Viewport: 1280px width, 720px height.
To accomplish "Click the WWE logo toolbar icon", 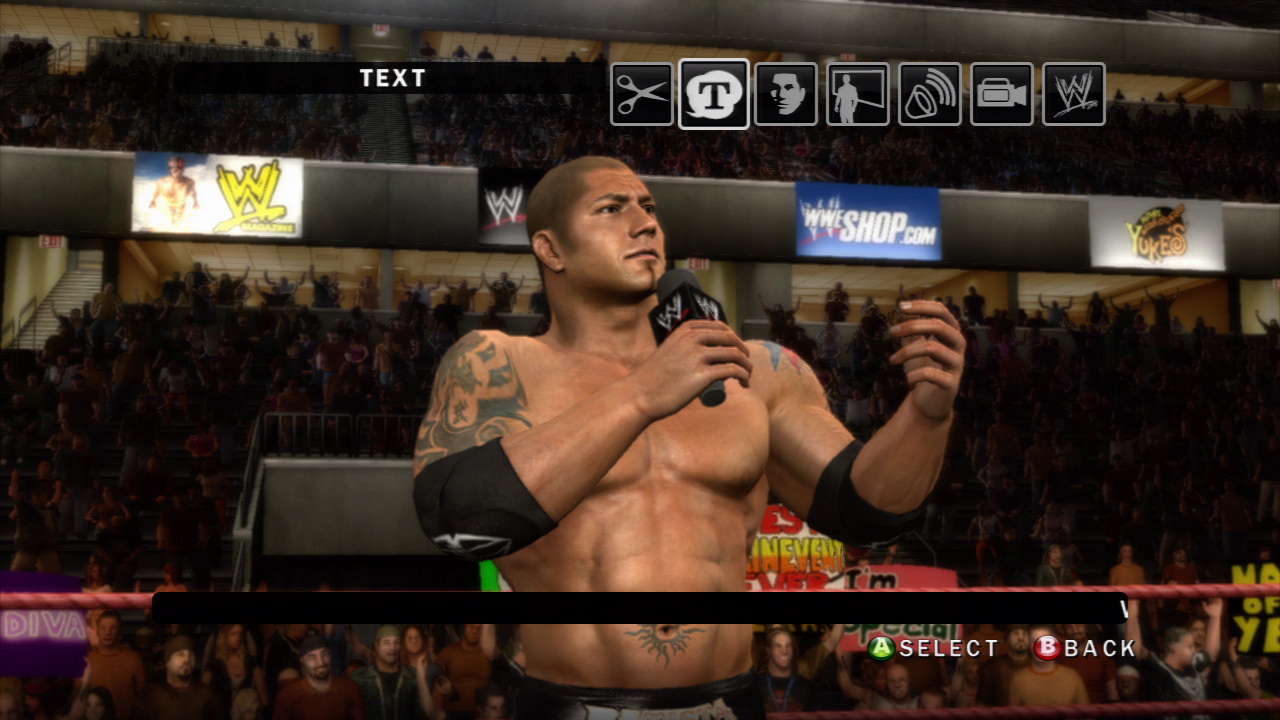I will pos(1074,94).
